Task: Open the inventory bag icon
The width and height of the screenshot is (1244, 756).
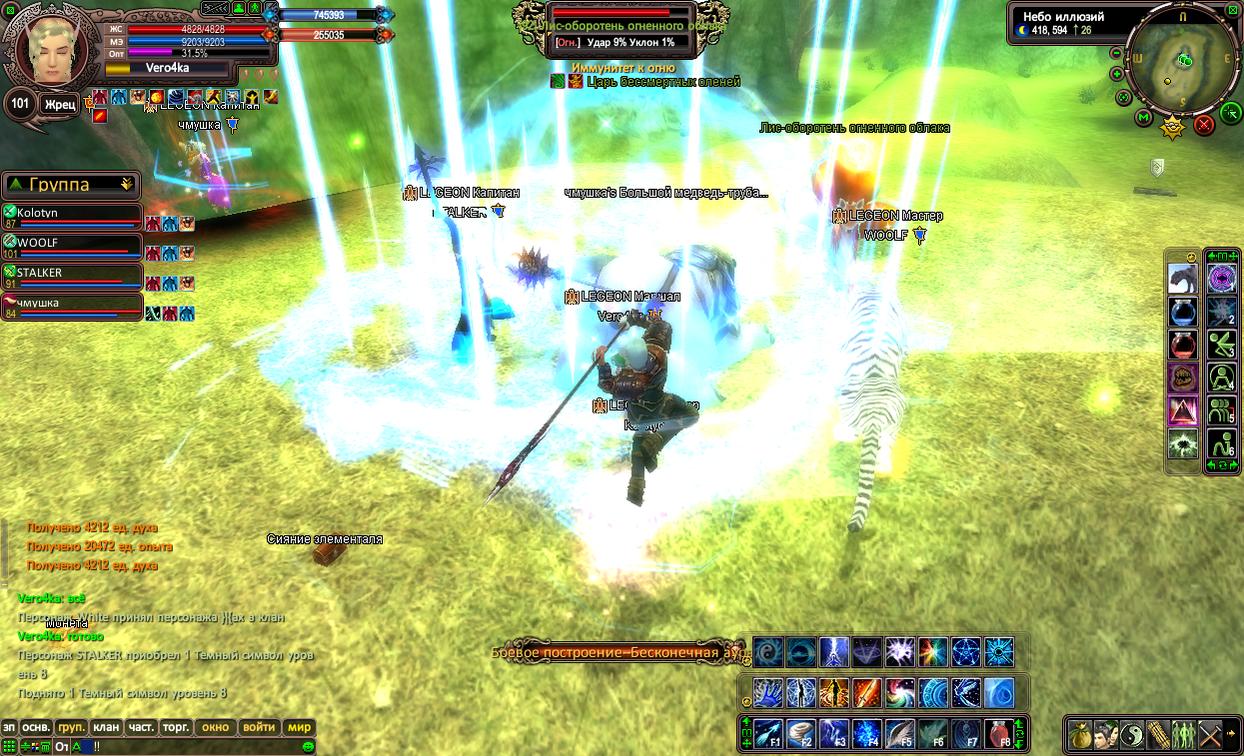Action: [x=1080, y=734]
